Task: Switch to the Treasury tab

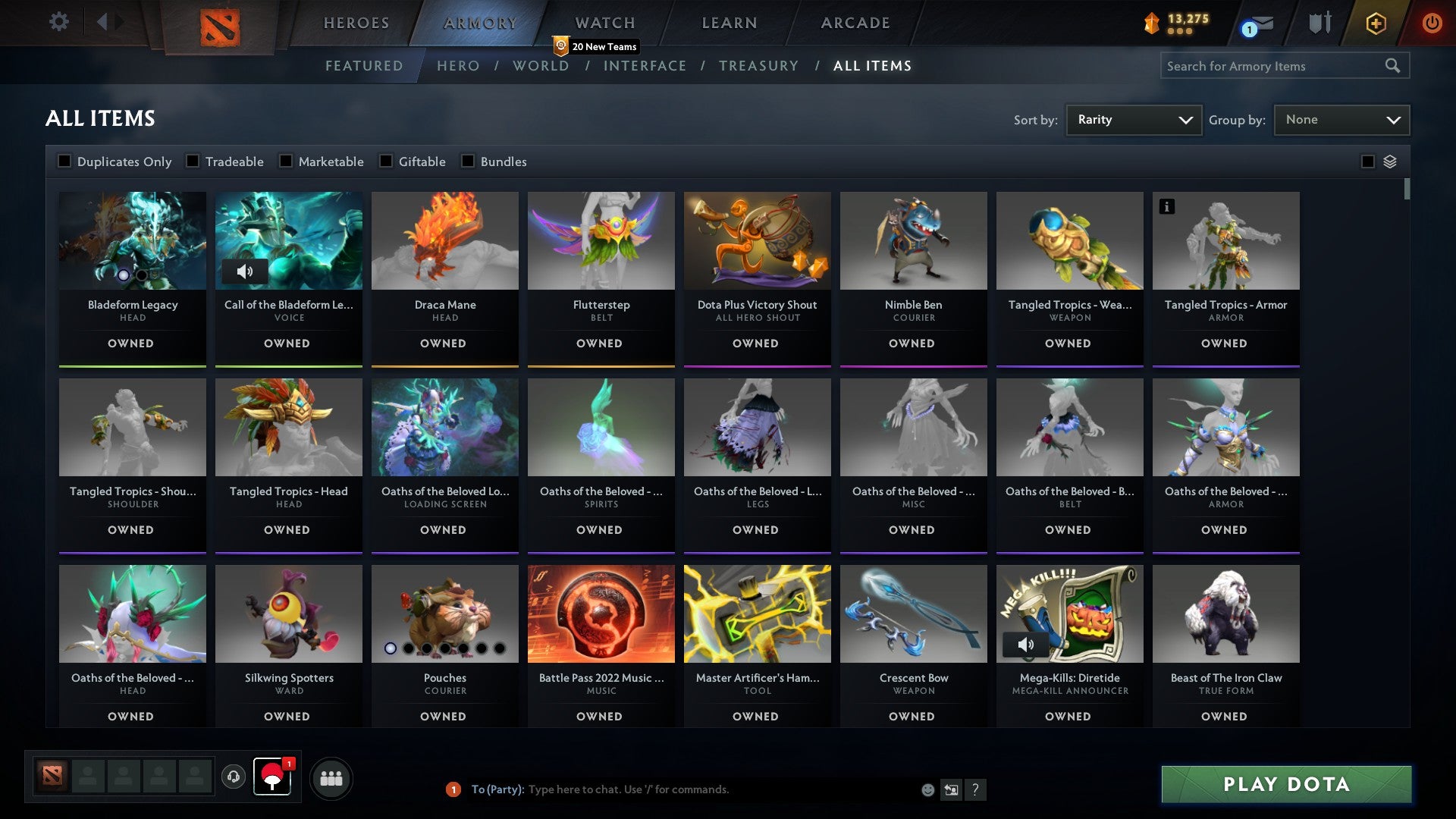Action: click(758, 66)
